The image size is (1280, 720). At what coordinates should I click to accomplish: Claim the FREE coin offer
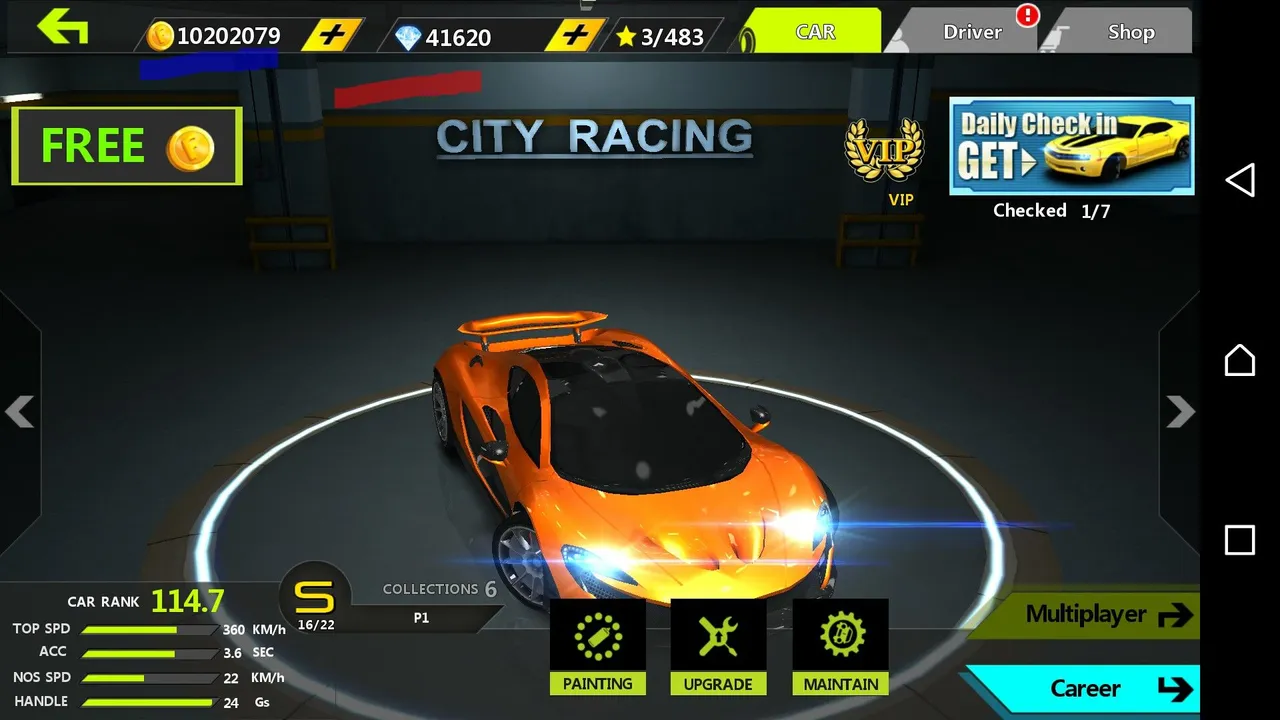[x=127, y=146]
